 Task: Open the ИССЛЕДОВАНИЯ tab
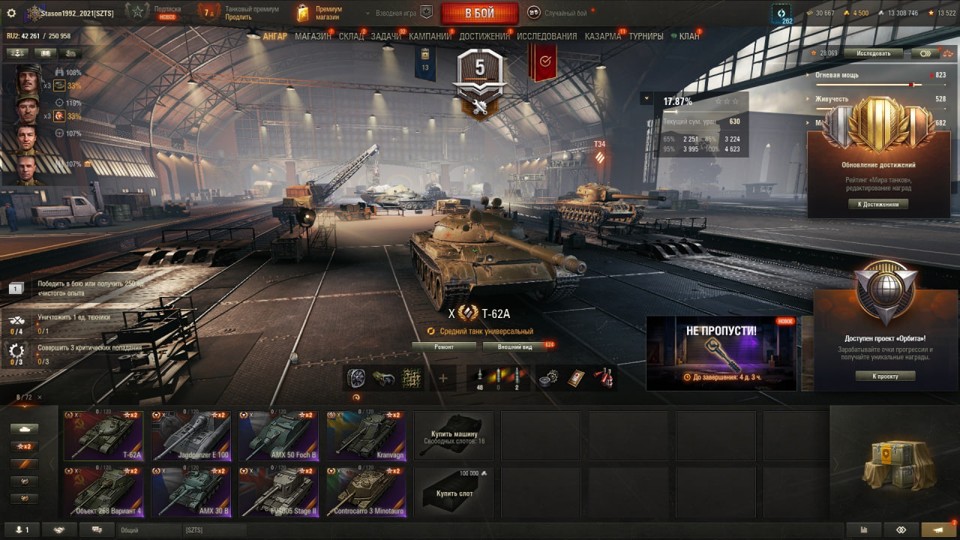[x=547, y=36]
